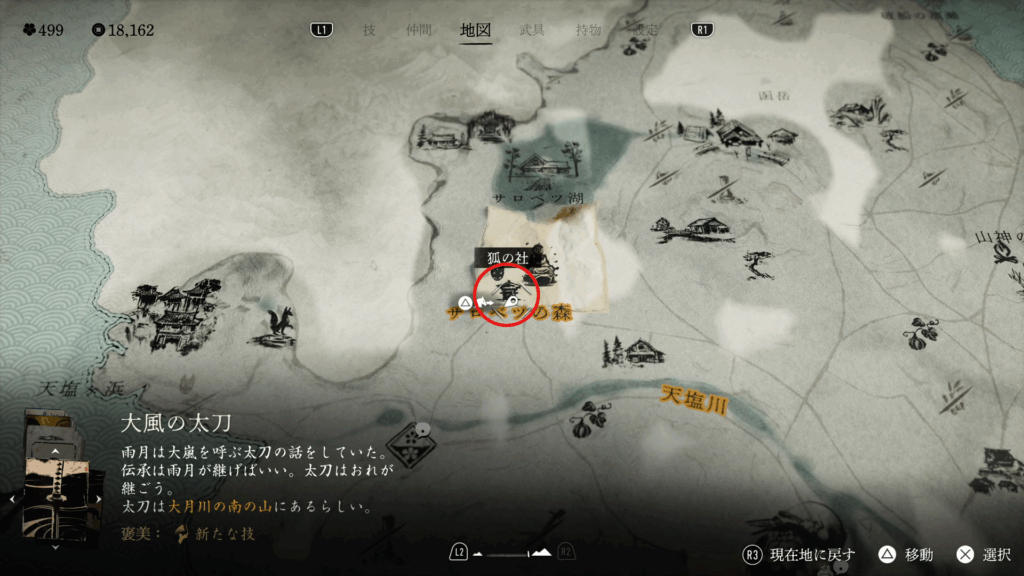Open the 持物 tab
Screen dimensions: 1024x576
[589, 30]
